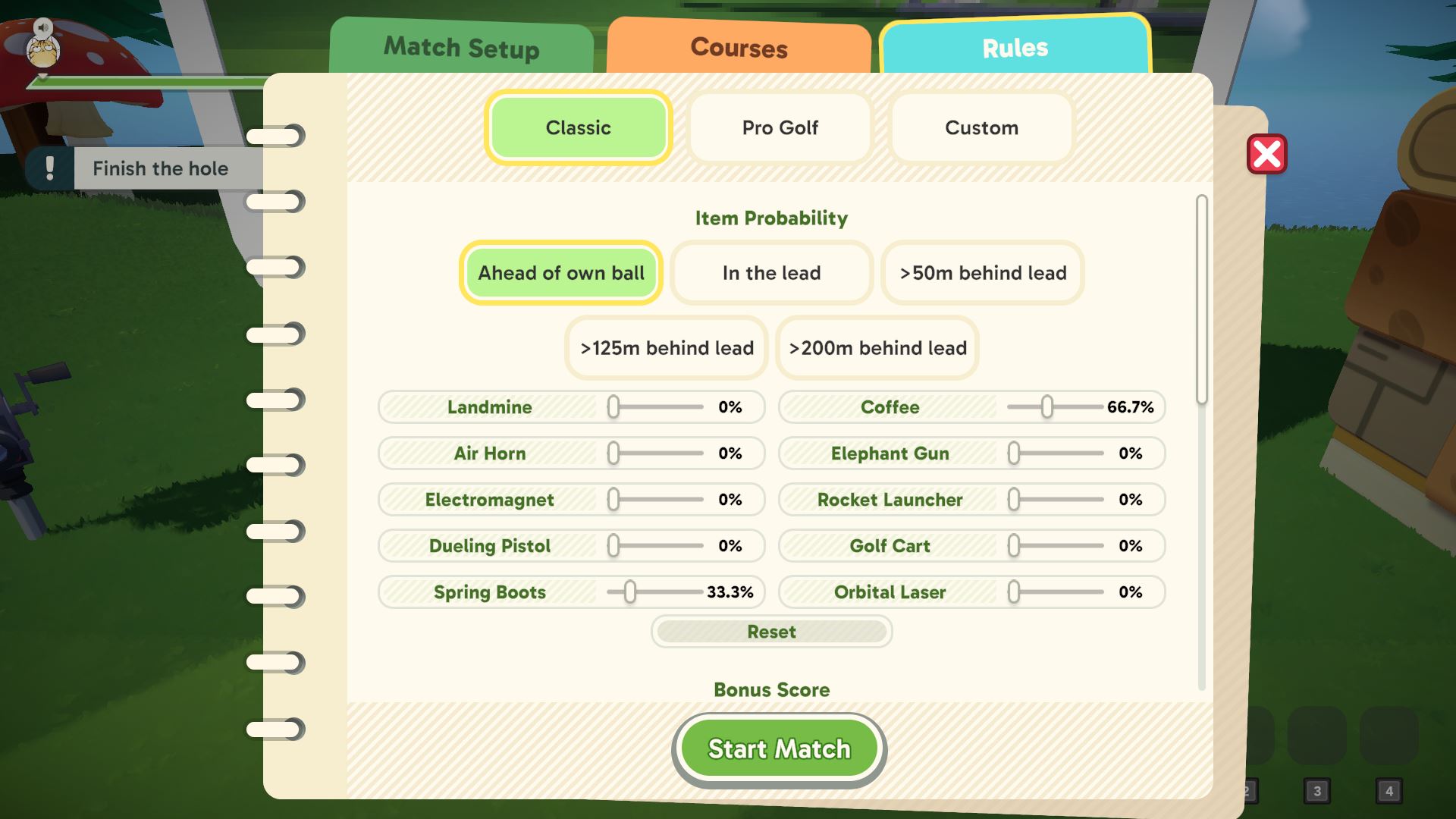Select the '>125m behind lead' option
Image resolution: width=1456 pixels, height=819 pixels.
pyautogui.click(x=666, y=348)
